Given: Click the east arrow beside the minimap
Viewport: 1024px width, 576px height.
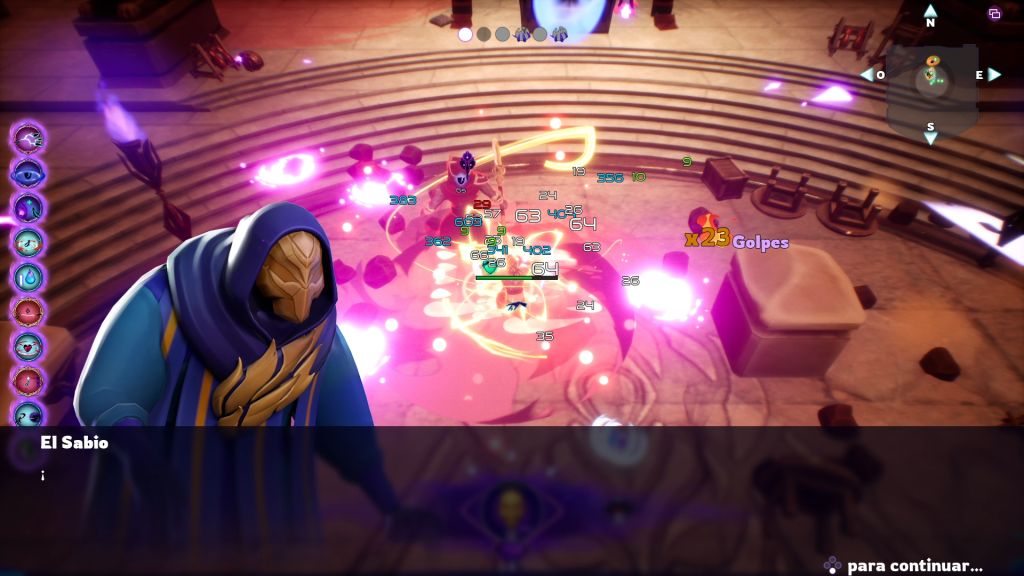Looking at the screenshot, I should click(994, 75).
